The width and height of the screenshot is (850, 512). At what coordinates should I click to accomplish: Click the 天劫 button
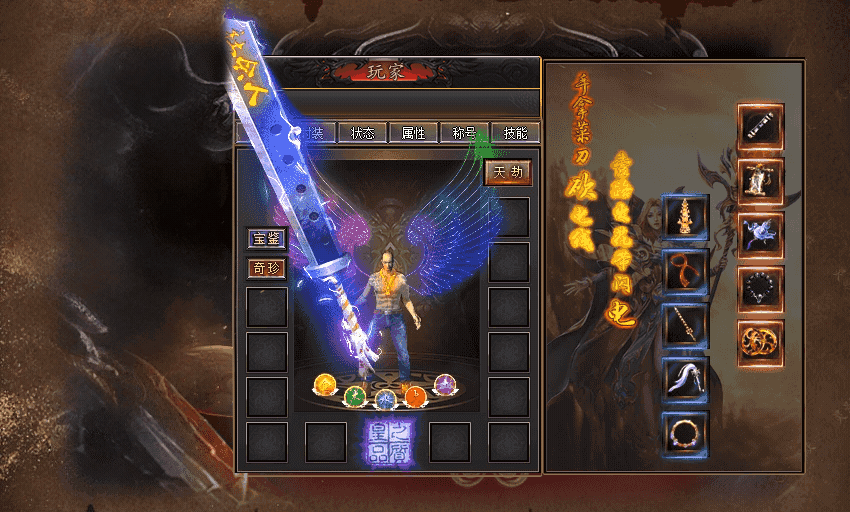pyautogui.click(x=508, y=172)
